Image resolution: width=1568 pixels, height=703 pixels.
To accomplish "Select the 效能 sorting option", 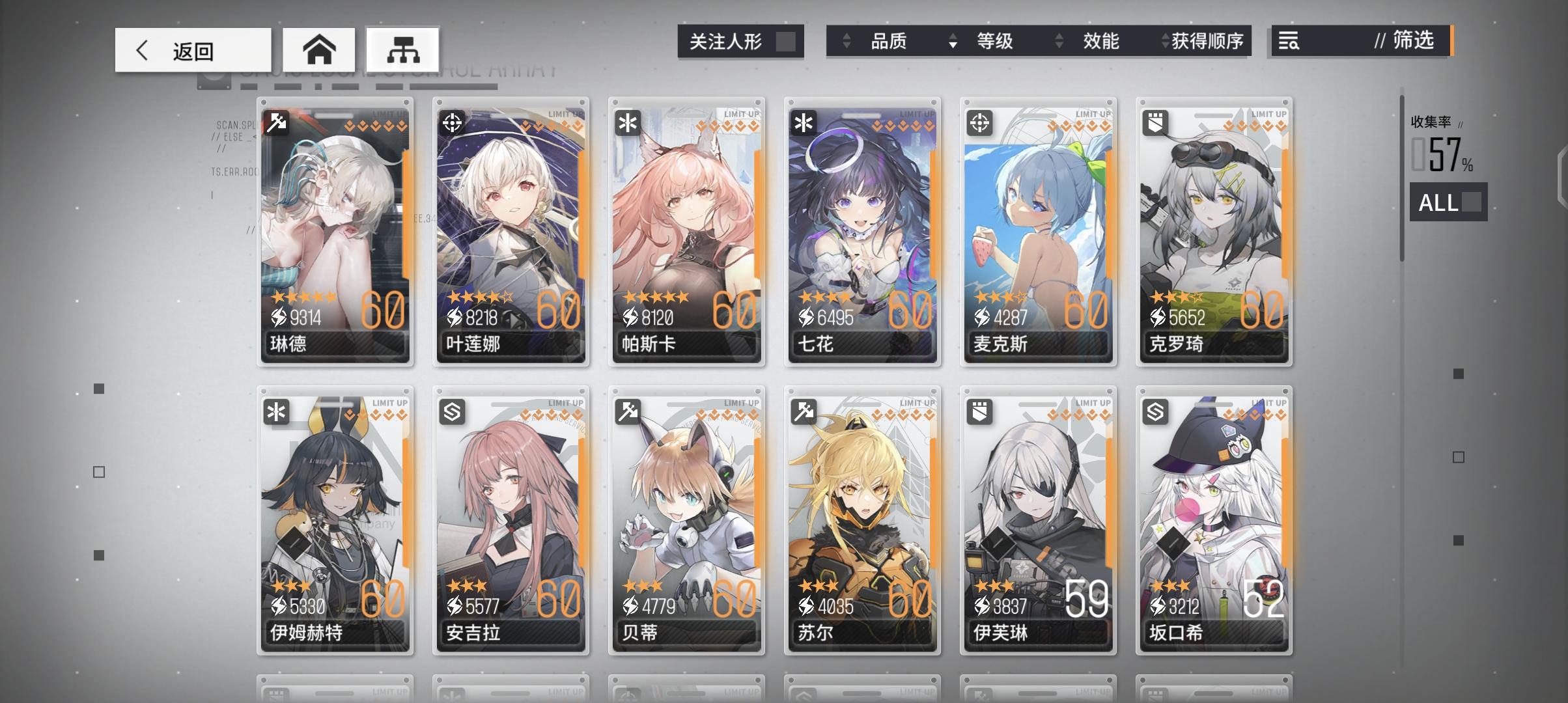I will coord(1102,41).
